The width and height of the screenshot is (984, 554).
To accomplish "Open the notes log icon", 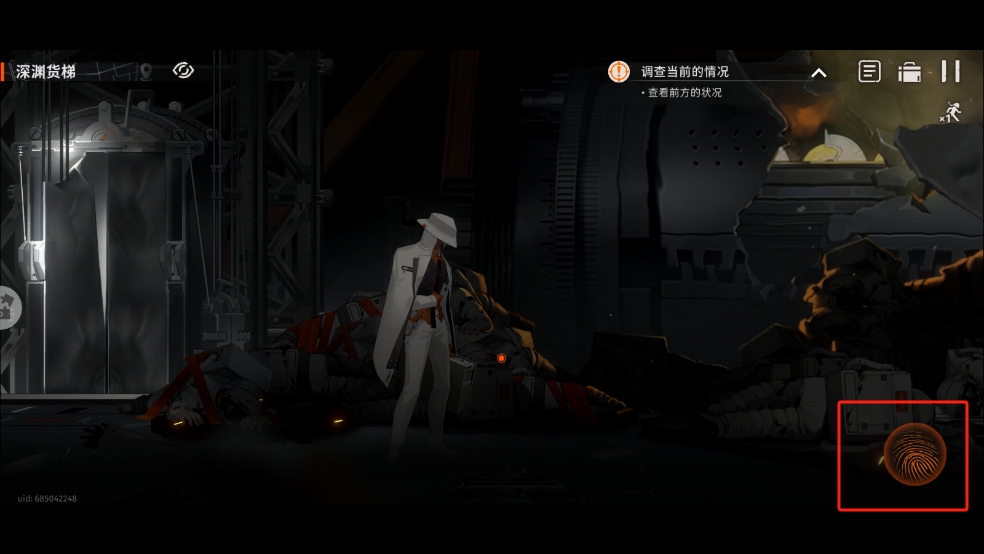I will point(870,71).
